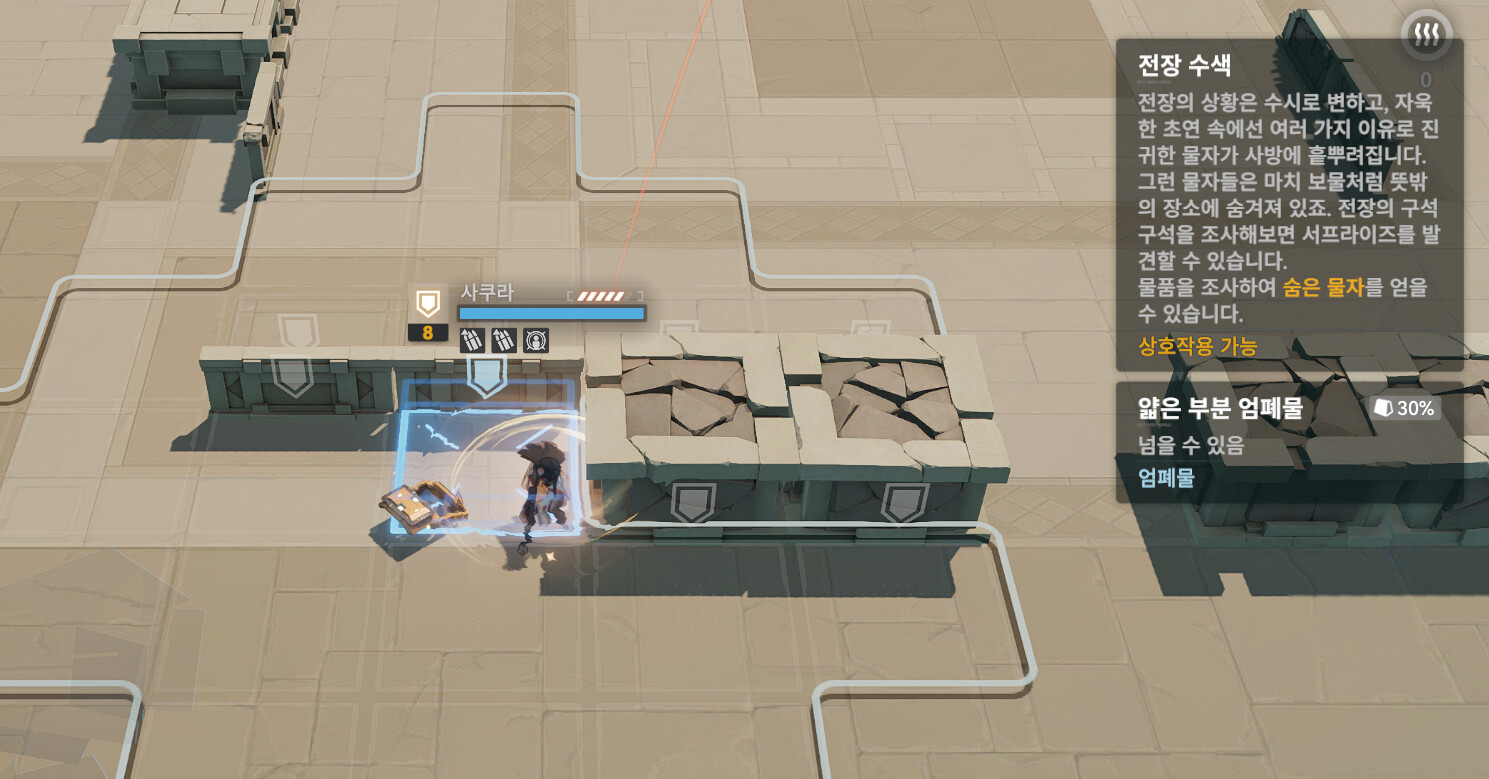Open the orange 숨은 물자 keyword
The height and width of the screenshot is (779, 1489).
tap(1323, 288)
